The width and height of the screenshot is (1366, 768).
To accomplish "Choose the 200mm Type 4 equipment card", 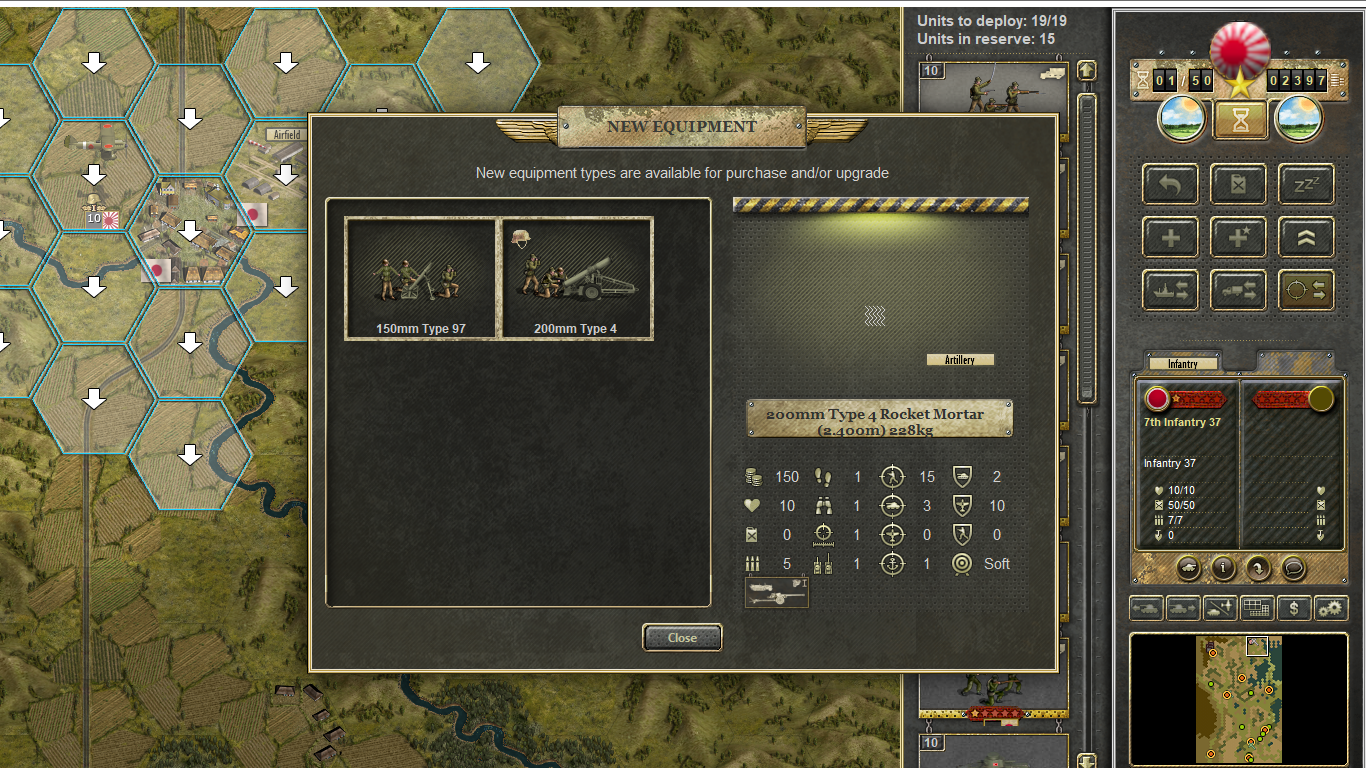I will point(577,279).
